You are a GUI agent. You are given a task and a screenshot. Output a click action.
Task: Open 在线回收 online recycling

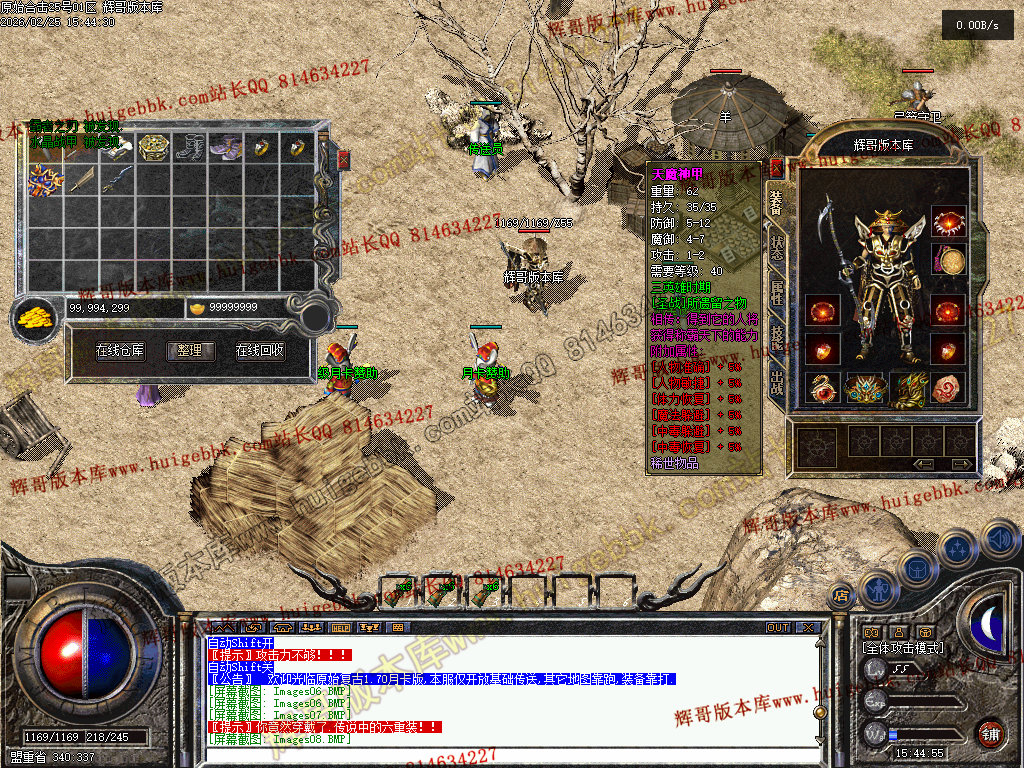coord(260,351)
